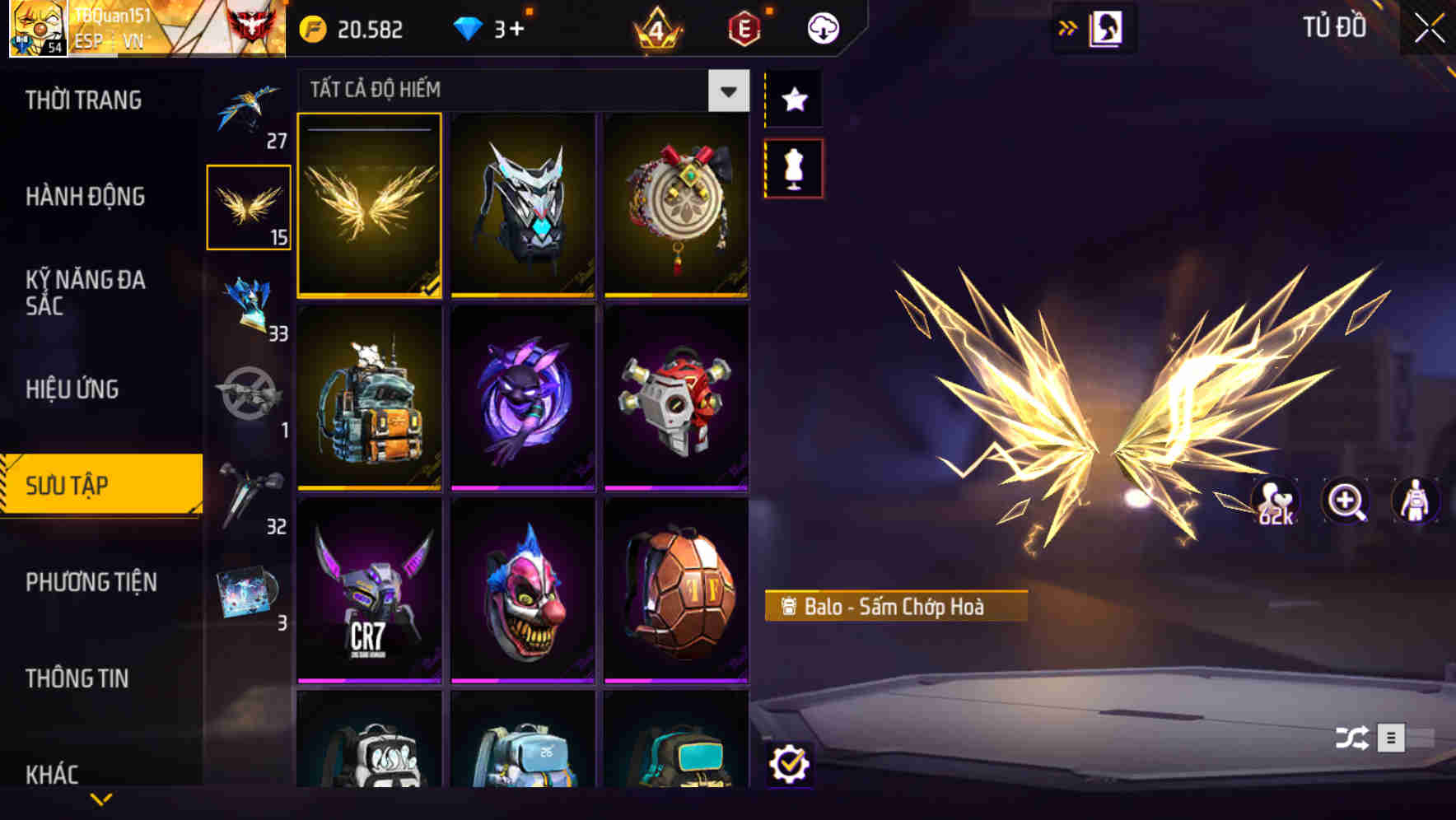Click the double-arrow expander near top right
The width and height of the screenshot is (1456, 820).
(1067, 27)
